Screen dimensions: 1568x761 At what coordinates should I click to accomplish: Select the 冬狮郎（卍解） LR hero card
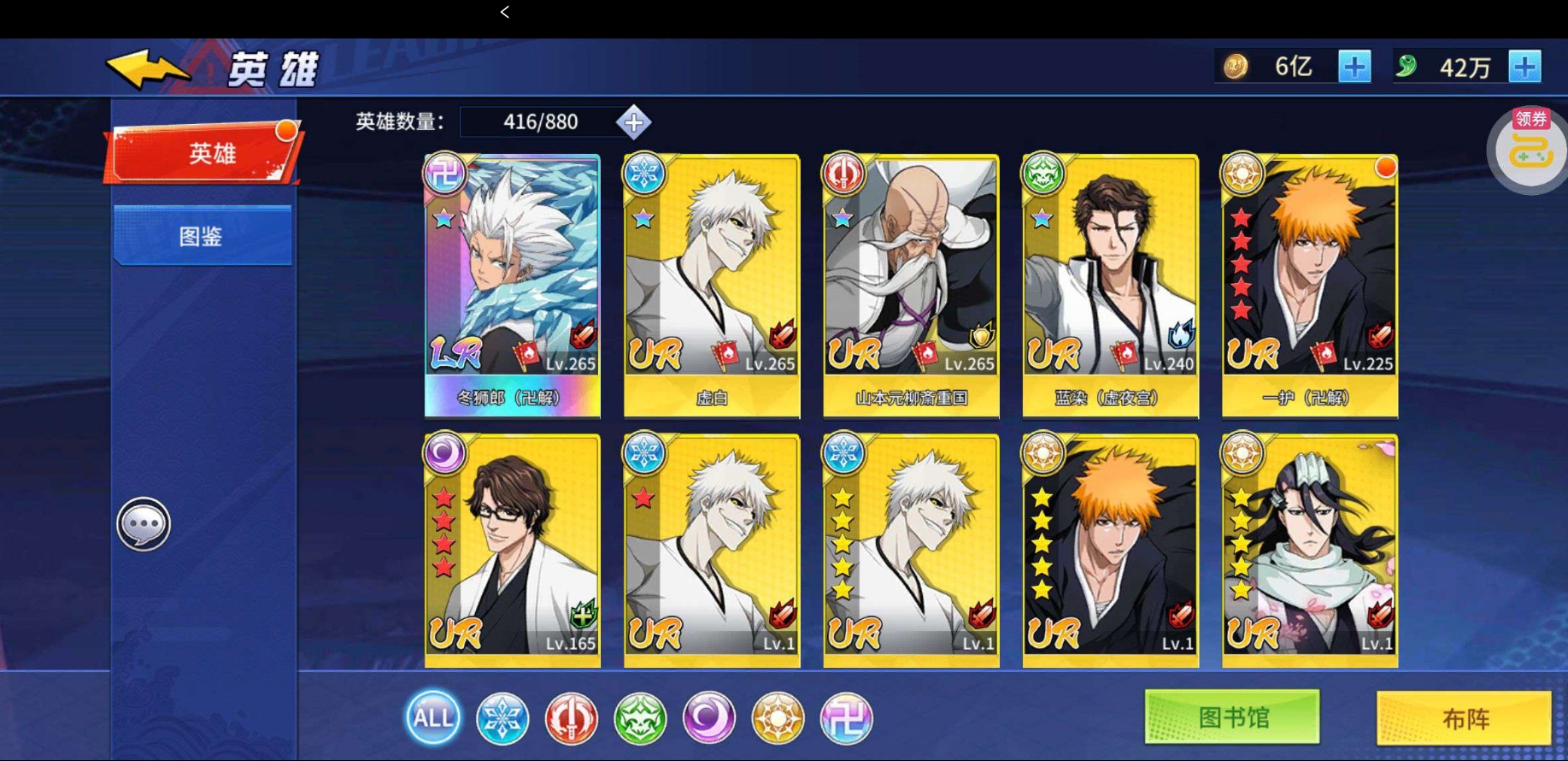tap(512, 286)
